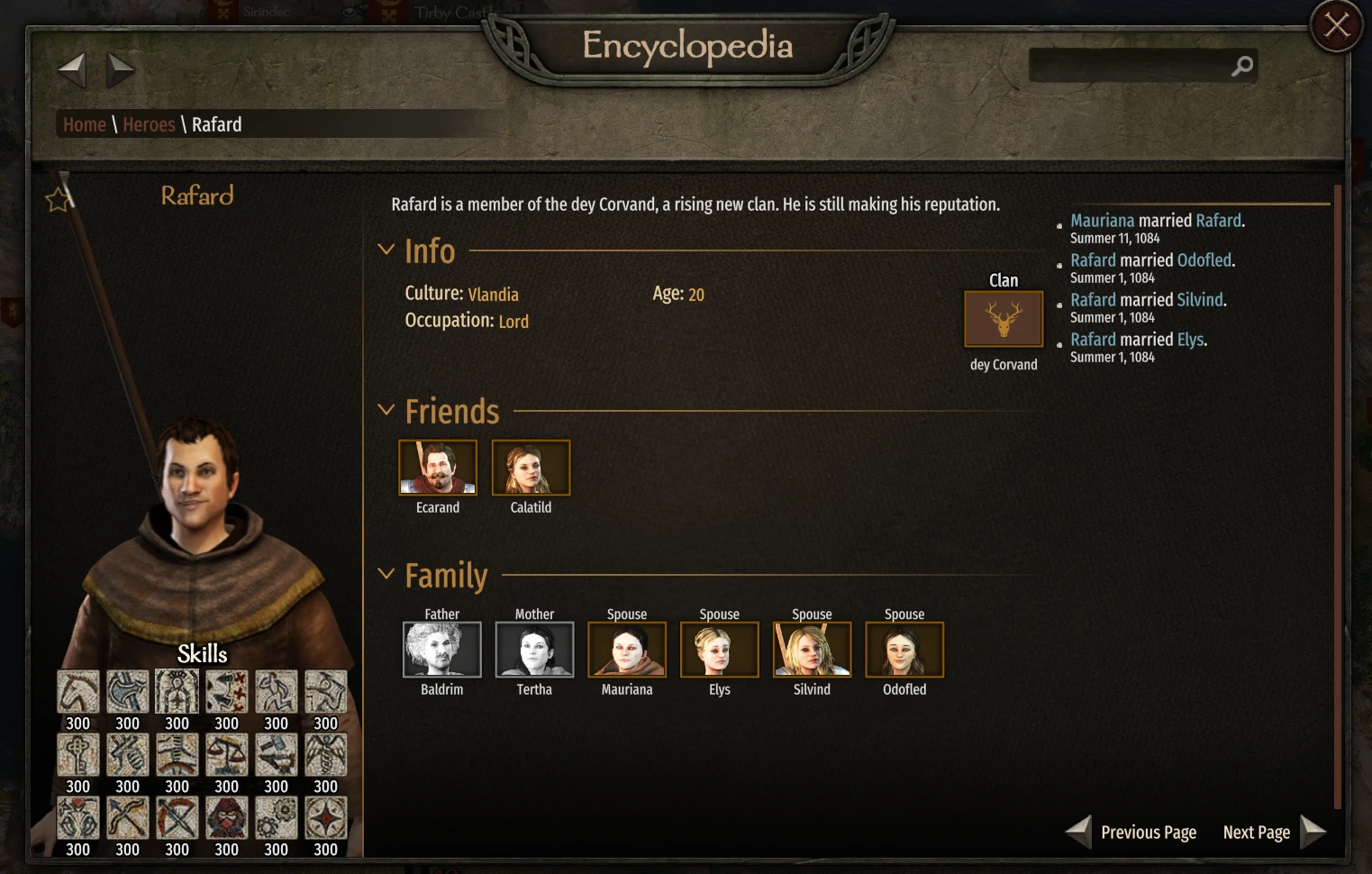Collapse the Family section
Screen dimensions: 1372x874
point(386,574)
